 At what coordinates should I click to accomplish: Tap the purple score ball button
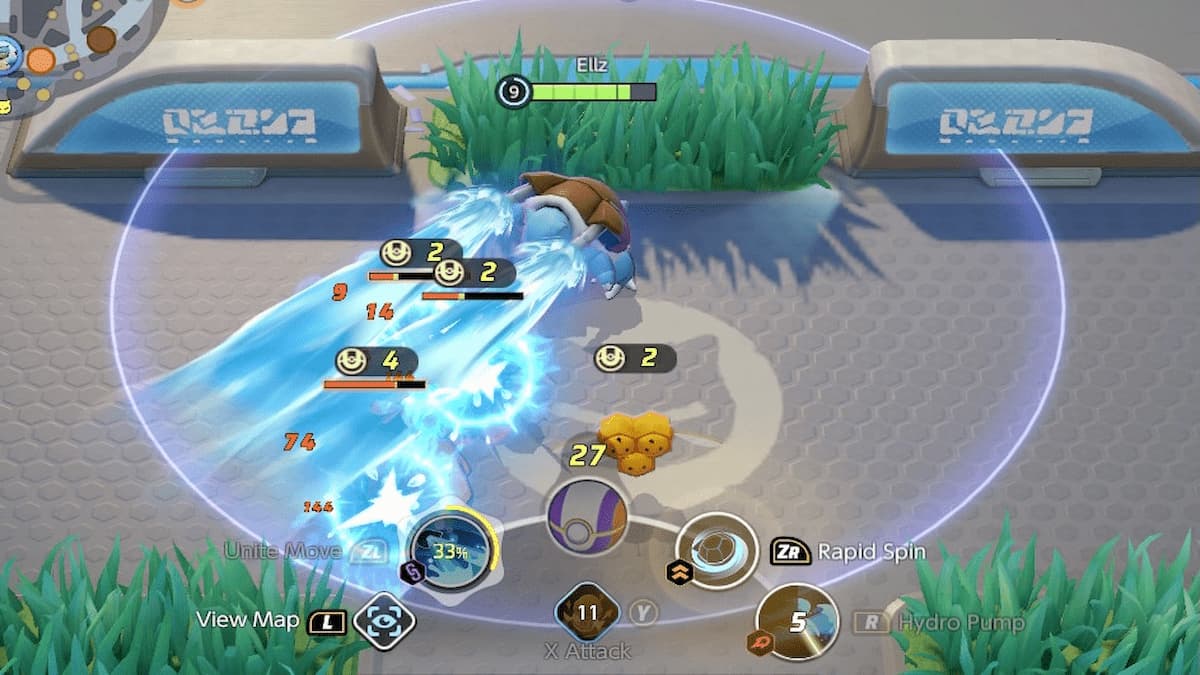click(587, 516)
